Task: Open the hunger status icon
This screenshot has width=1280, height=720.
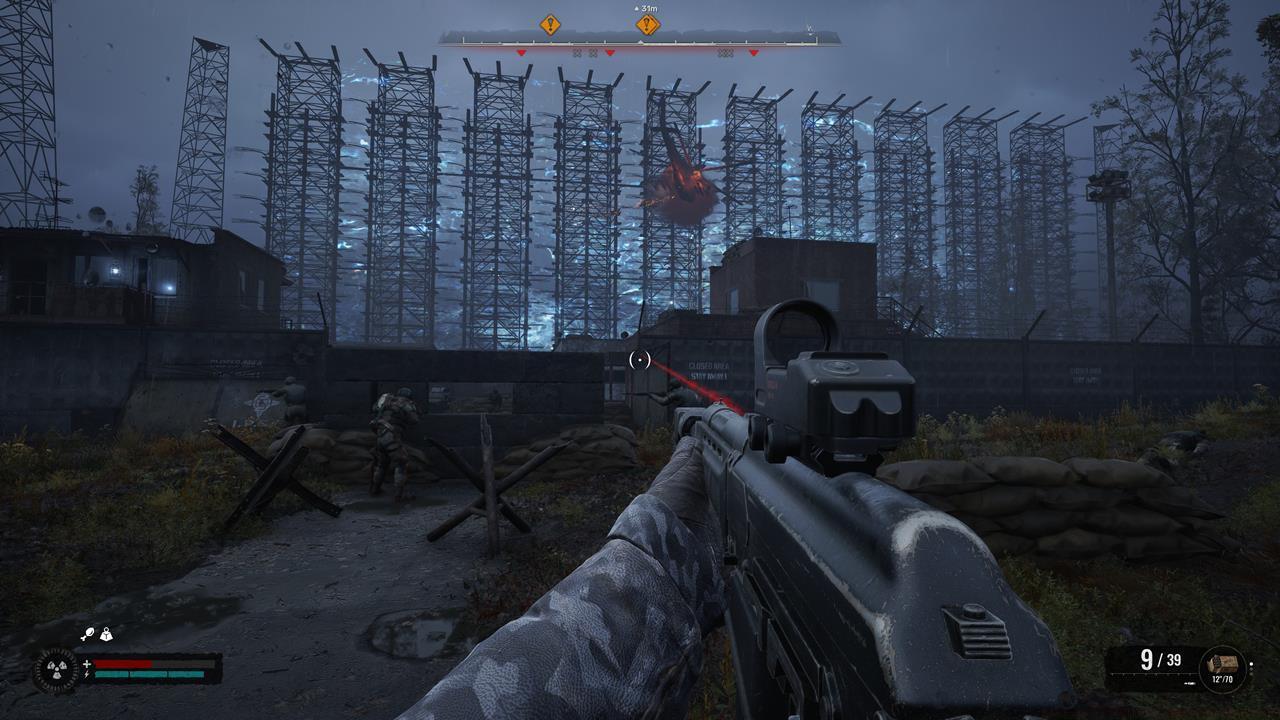Action: coord(88,634)
